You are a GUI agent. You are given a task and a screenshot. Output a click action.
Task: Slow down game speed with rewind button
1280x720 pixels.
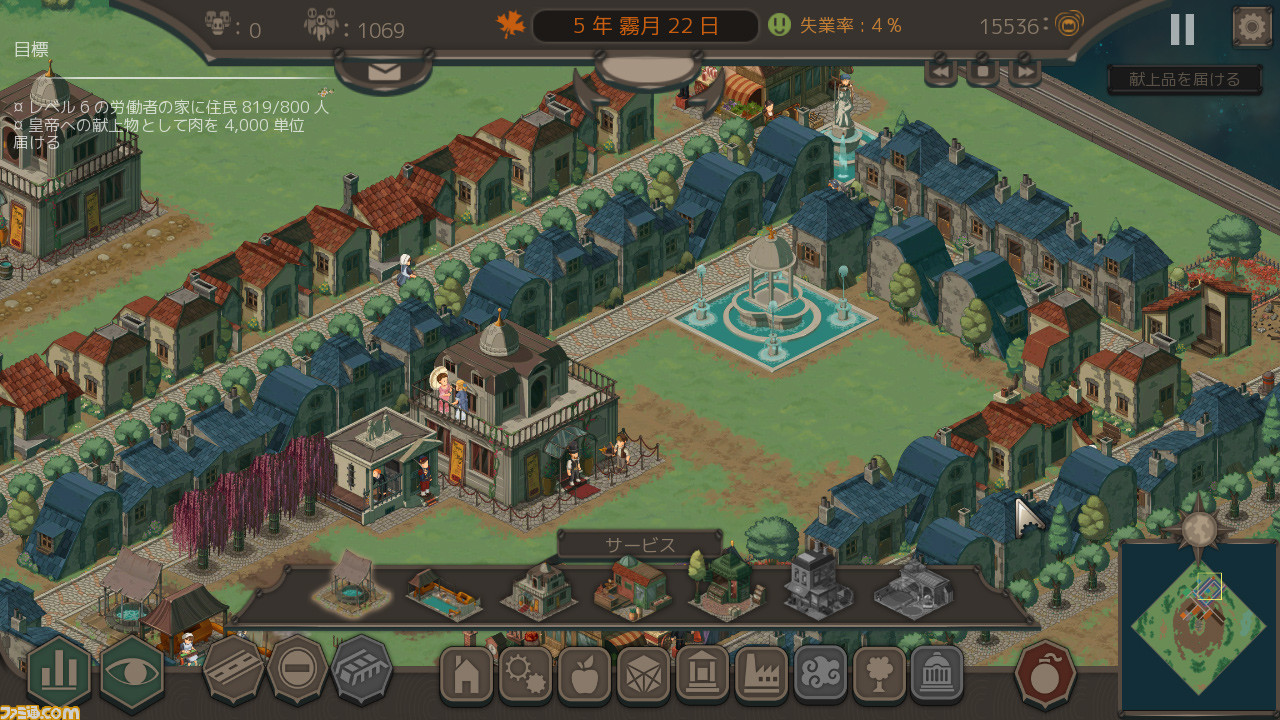pos(941,71)
